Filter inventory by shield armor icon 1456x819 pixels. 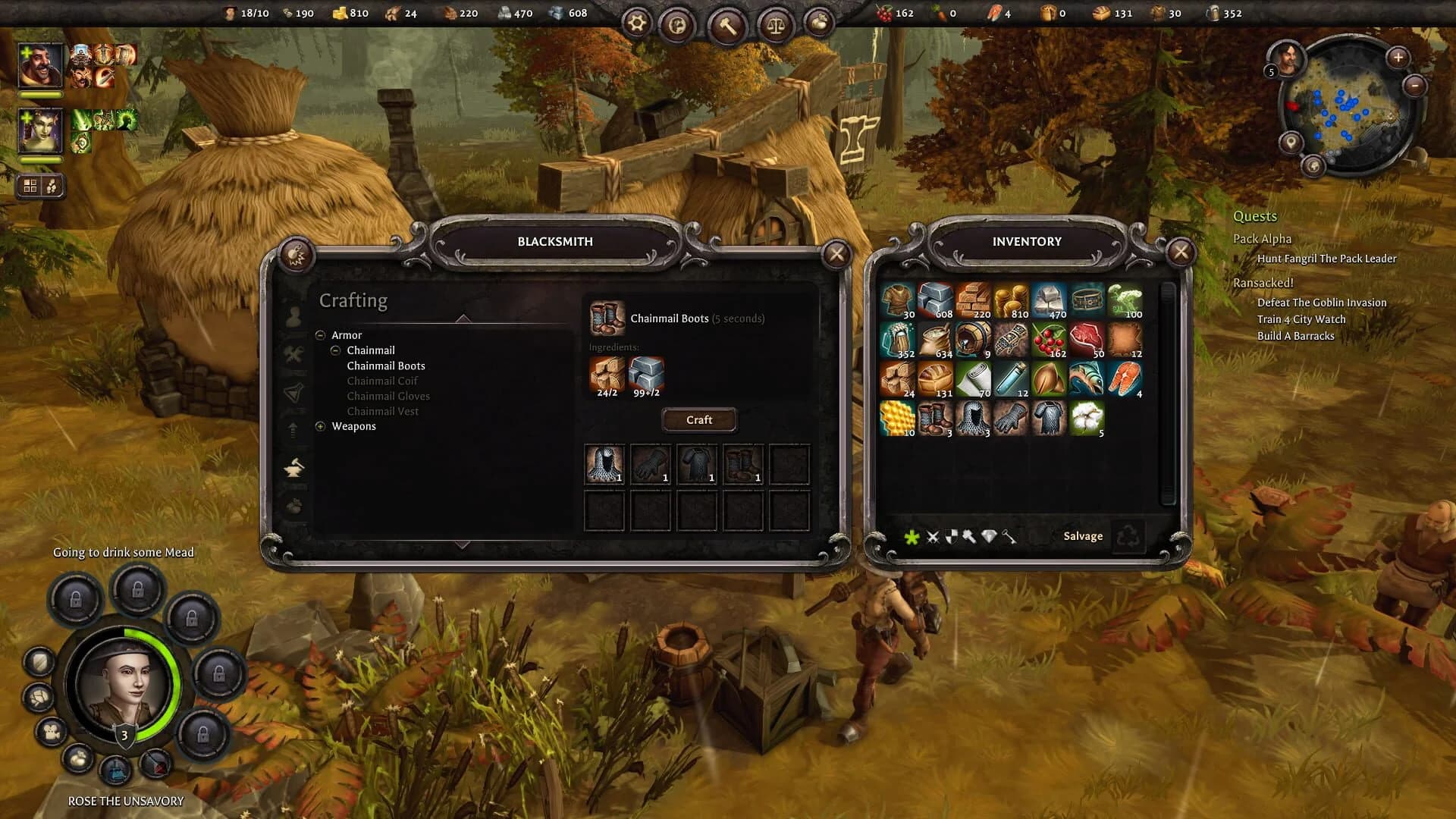click(950, 536)
